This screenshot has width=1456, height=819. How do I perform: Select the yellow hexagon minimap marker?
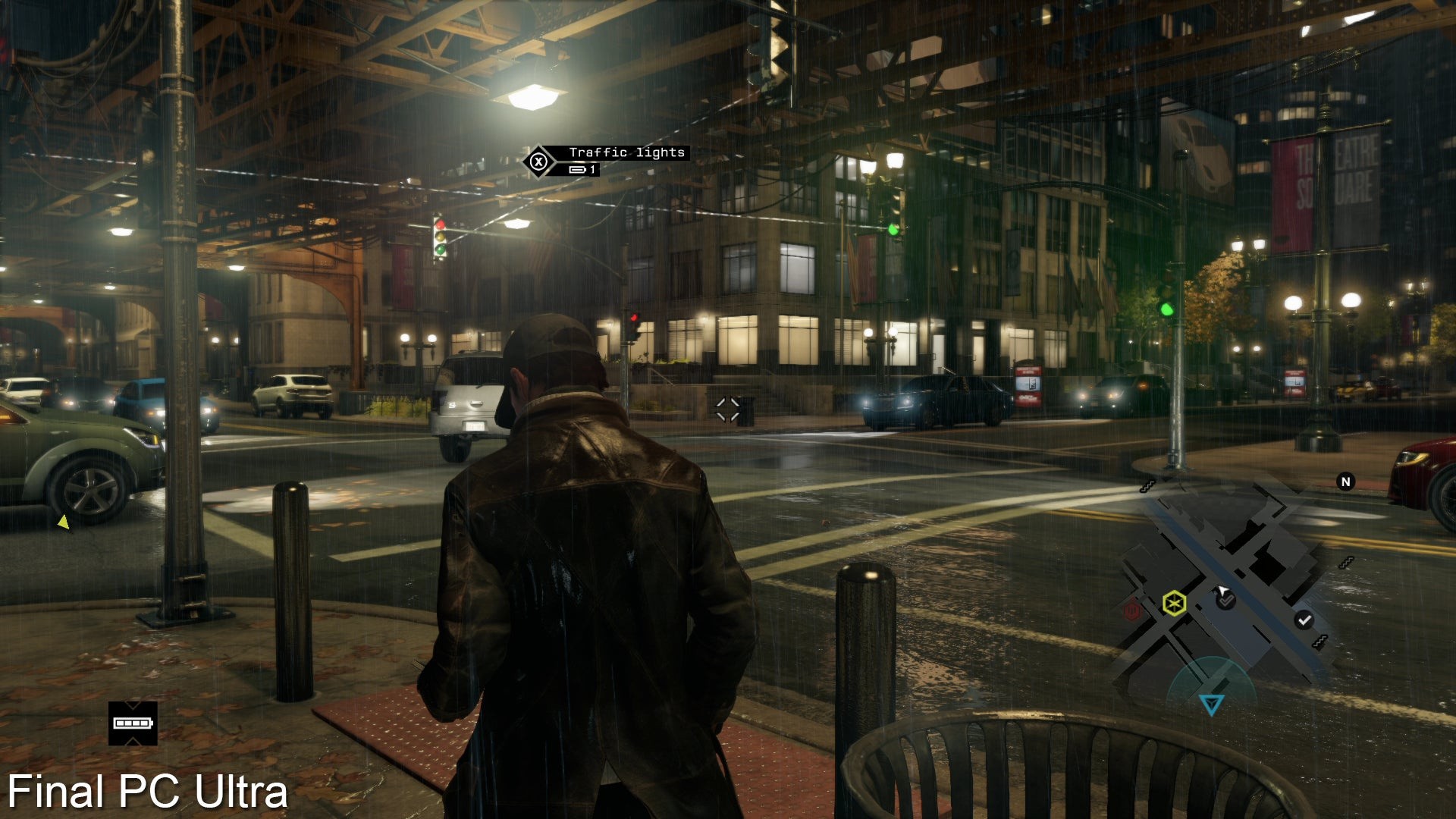click(x=1174, y=604)
